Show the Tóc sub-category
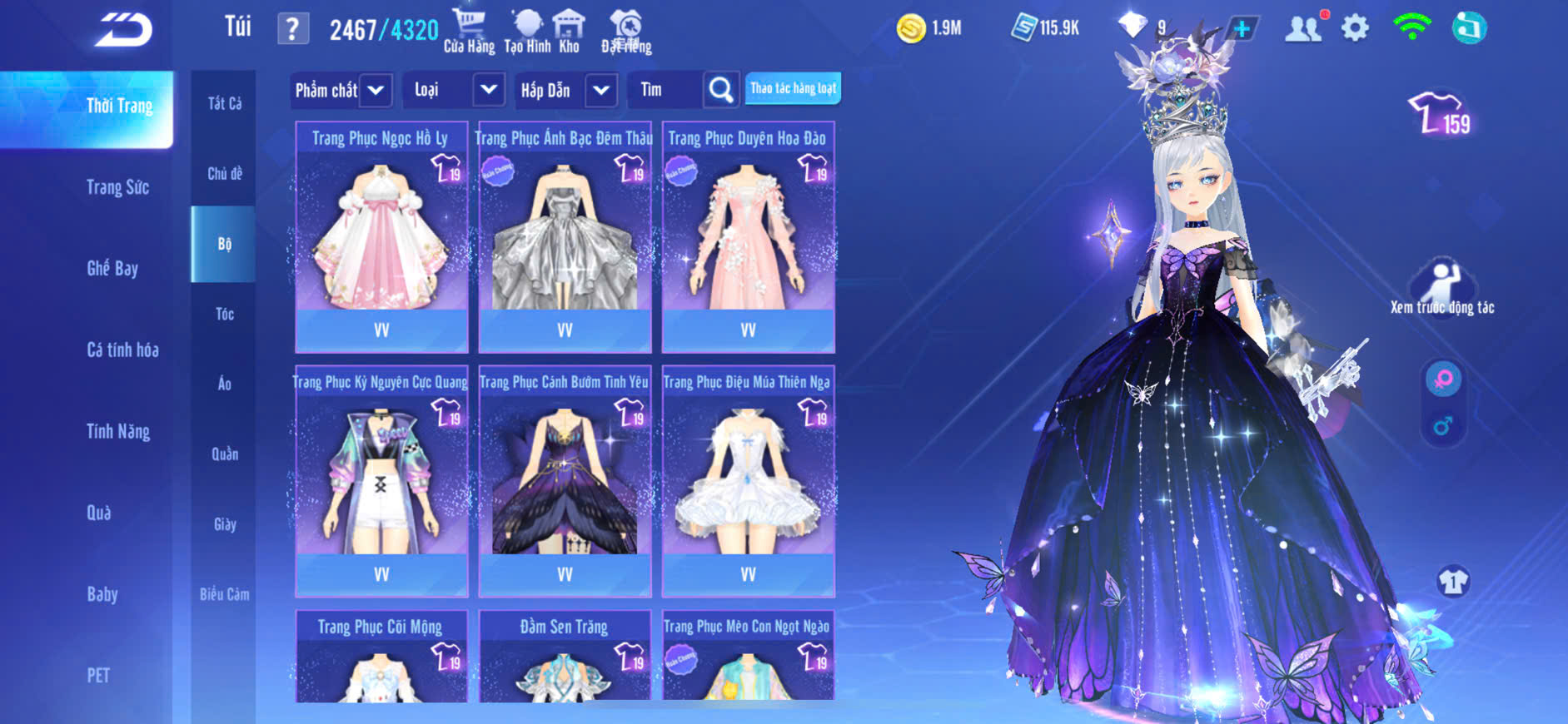The image size is (1568, 724). coord(224,314)
